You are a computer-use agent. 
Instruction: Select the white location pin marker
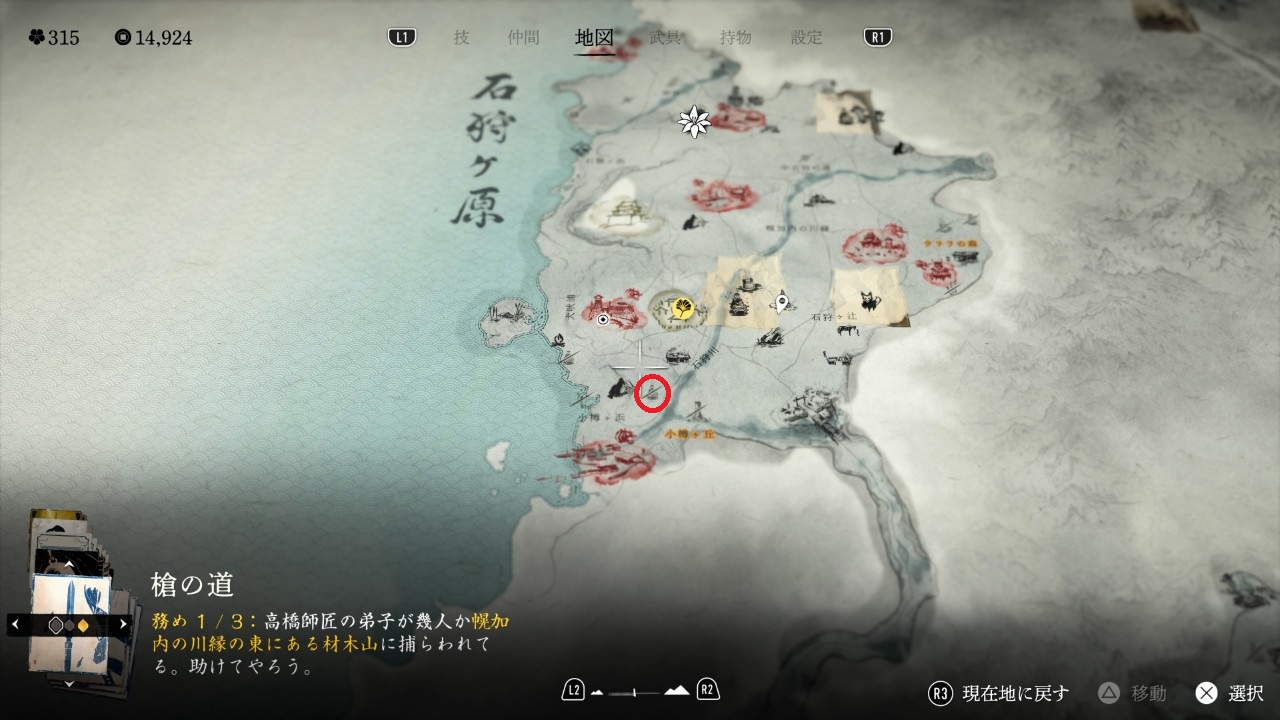pyautogui.click(x=782, y=302)
